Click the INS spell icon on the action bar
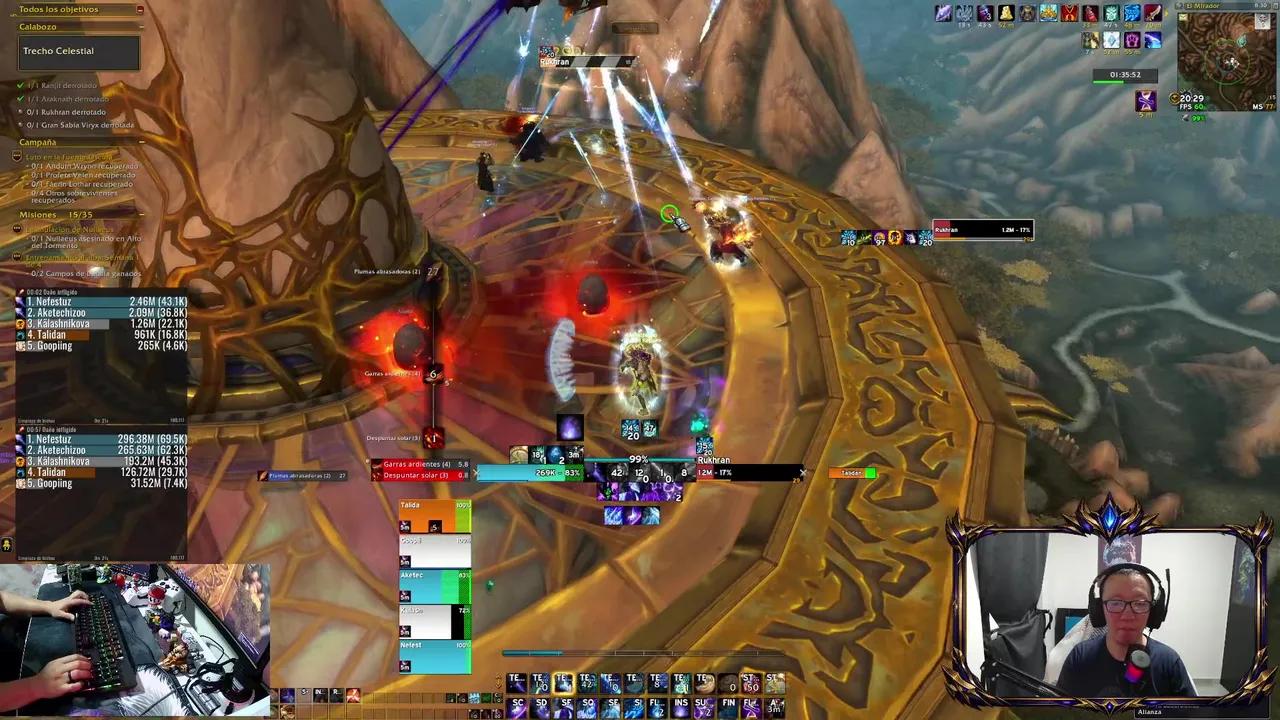Screen dimensions: 1280x720 (x=683, y=704)
